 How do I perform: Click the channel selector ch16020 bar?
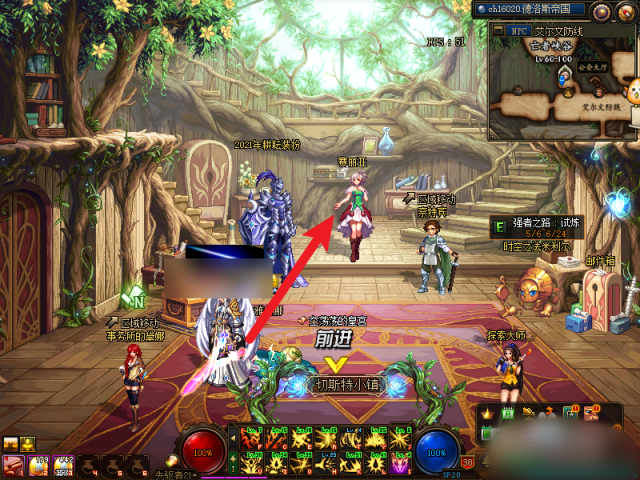click(x=531, y=10)
